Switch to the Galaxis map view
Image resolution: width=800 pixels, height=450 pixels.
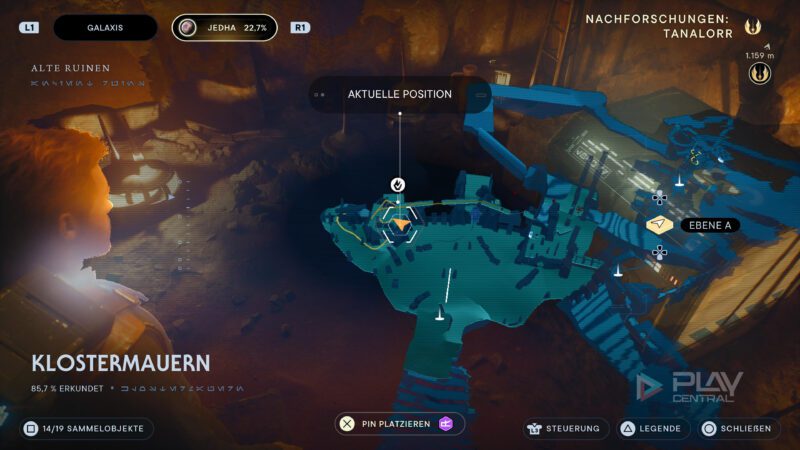(x=105, y=28)
